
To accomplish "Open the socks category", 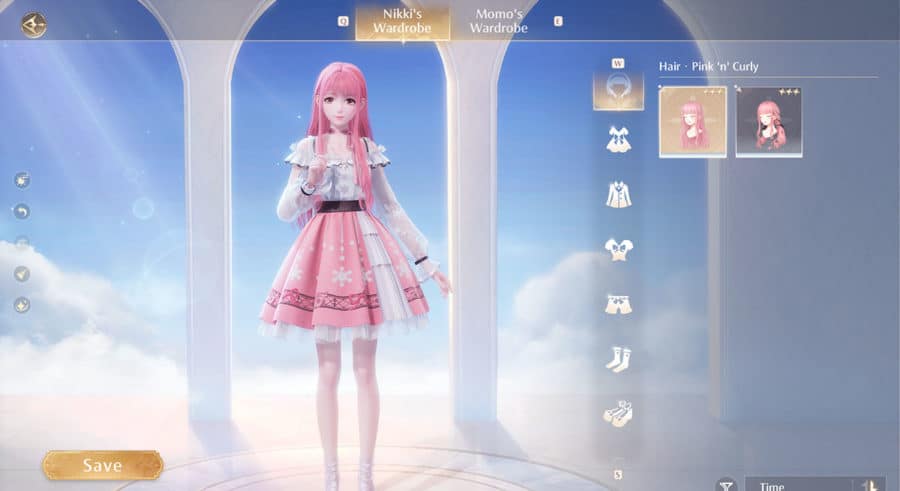I will point(618,358).
